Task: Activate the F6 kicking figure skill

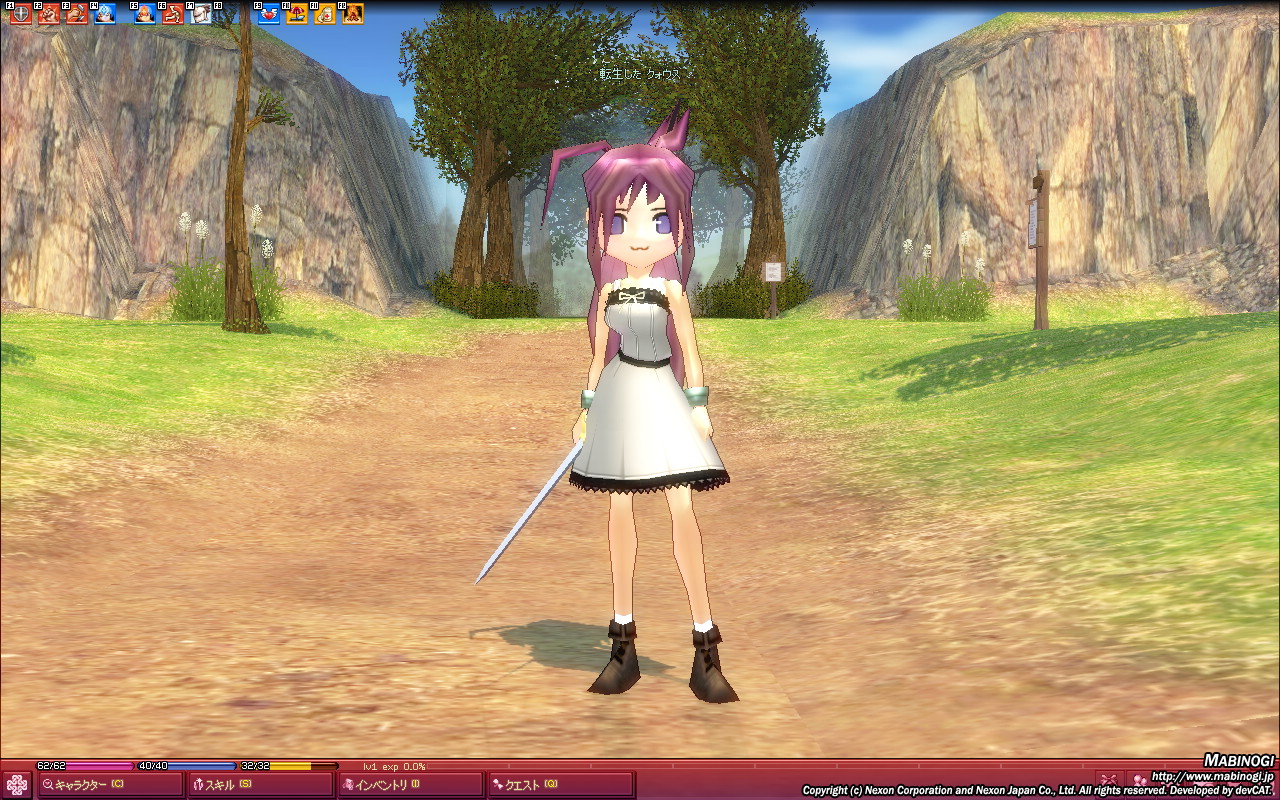Action: coord(173,14)
